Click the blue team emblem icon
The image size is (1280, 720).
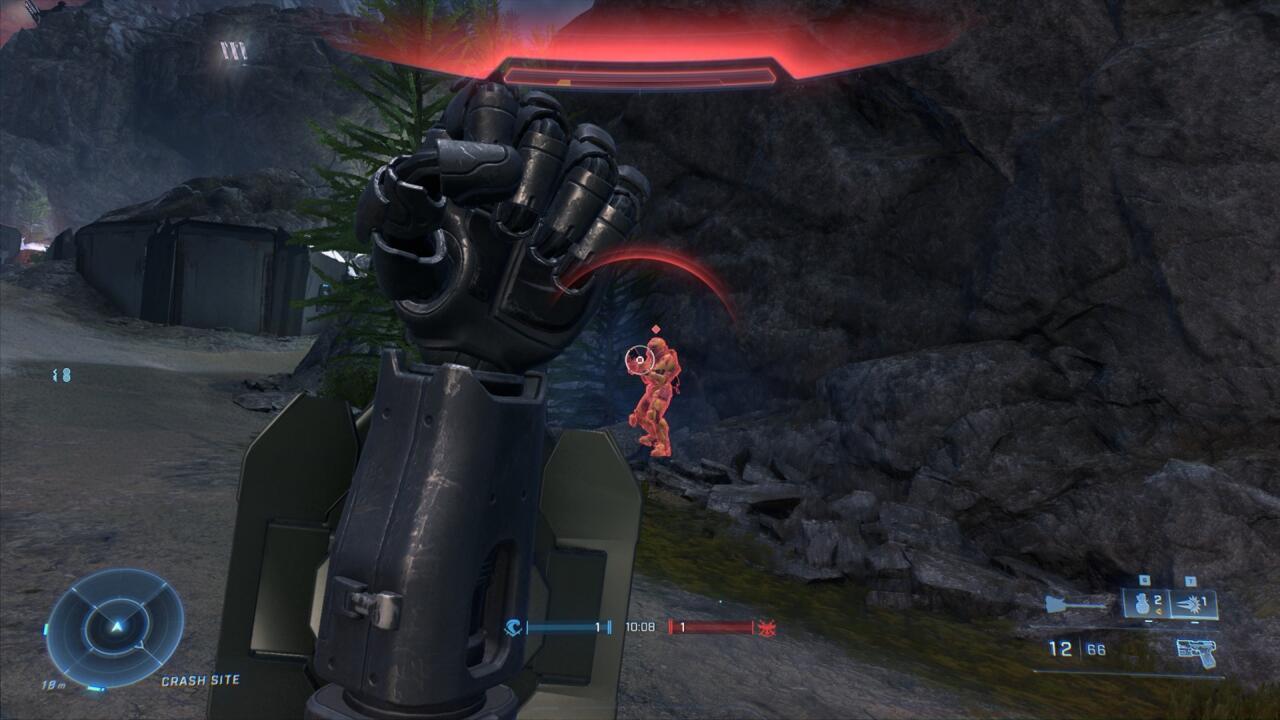(x=513, y=627)
